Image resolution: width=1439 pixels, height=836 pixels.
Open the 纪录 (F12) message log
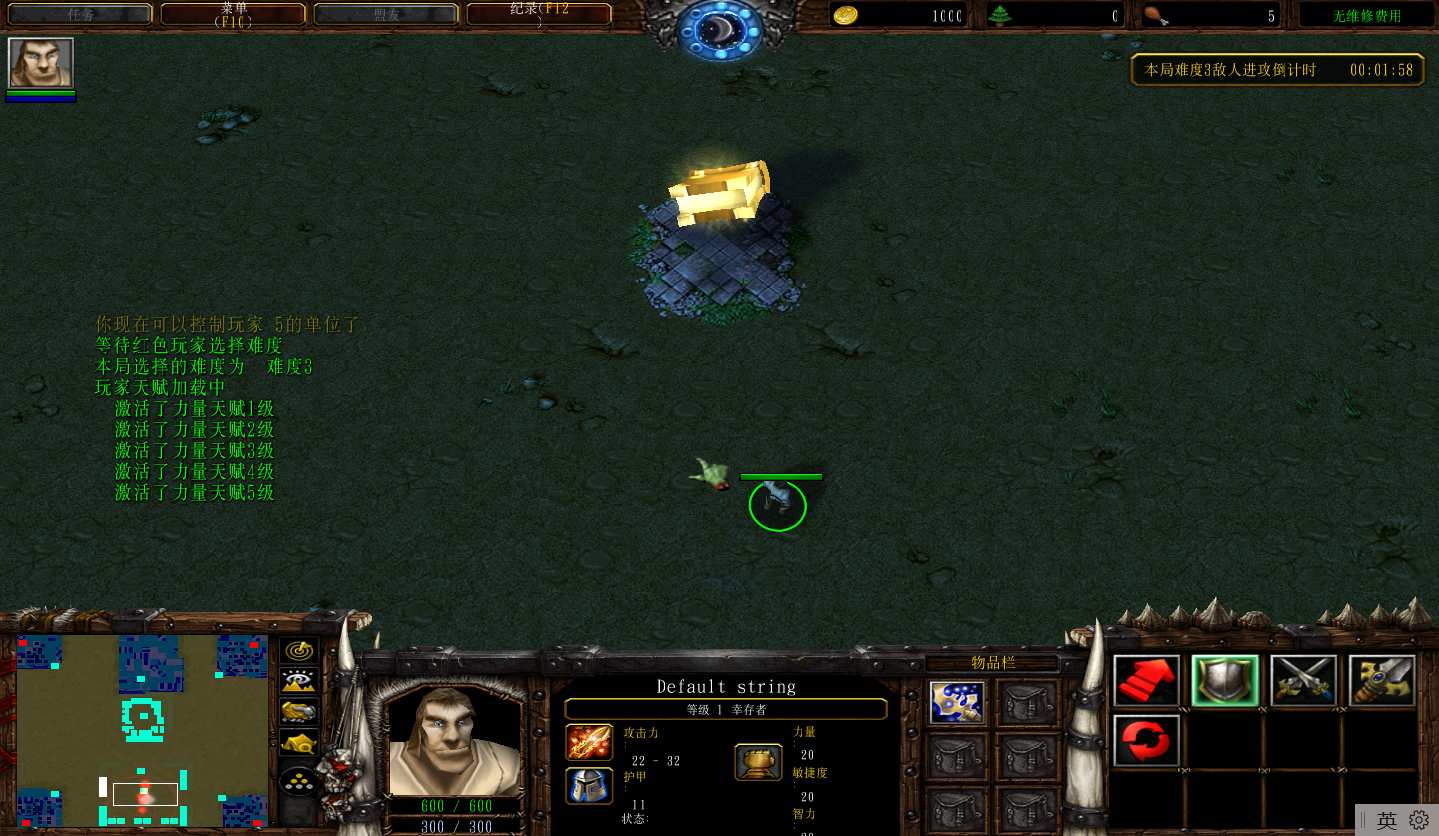pyautogui.click(x=540, y=14)
